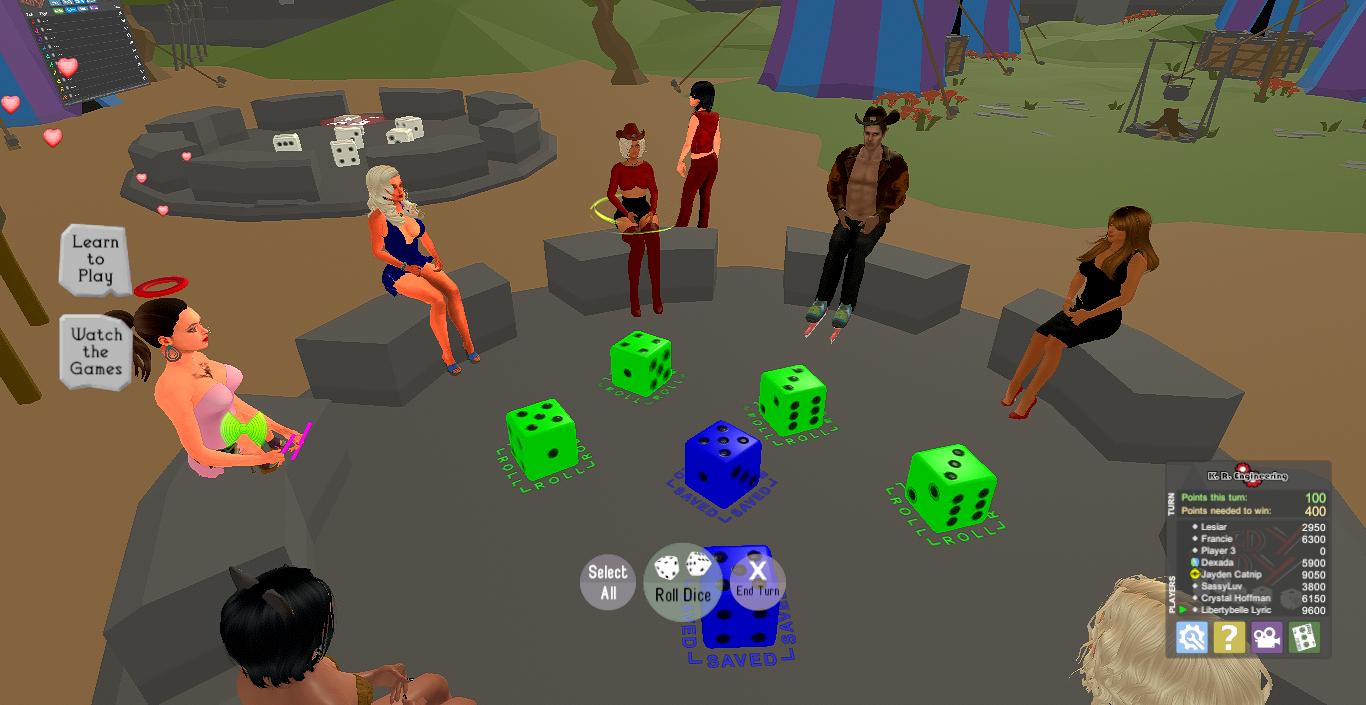This screenshot has height=705, width=1366.
Task: Open the green dice scorecard icon
Action: click(1304, 637)
